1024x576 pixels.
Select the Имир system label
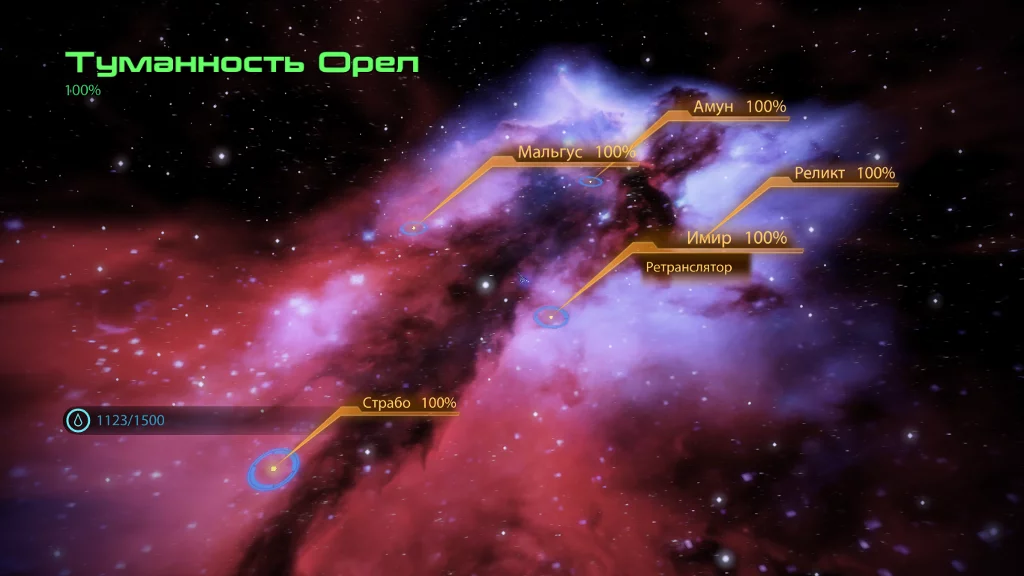pyautogui.click(x=737, y=238)
